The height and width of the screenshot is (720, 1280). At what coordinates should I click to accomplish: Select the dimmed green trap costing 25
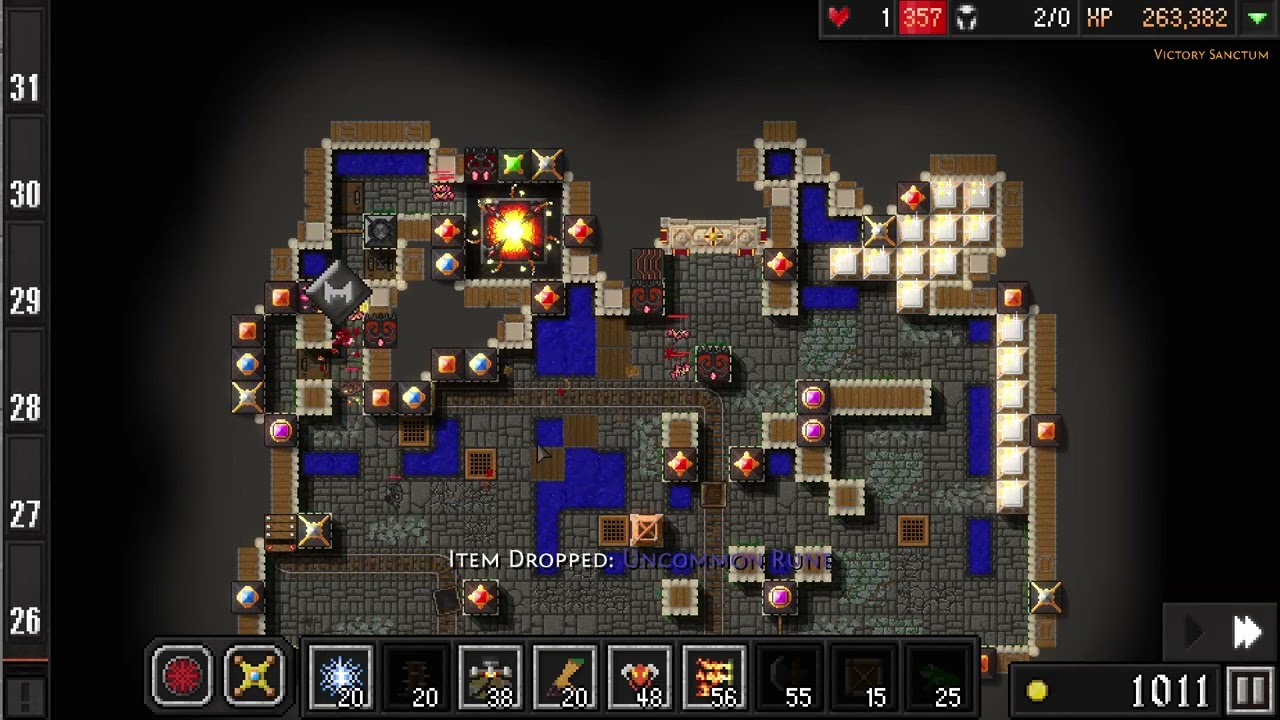937,677
